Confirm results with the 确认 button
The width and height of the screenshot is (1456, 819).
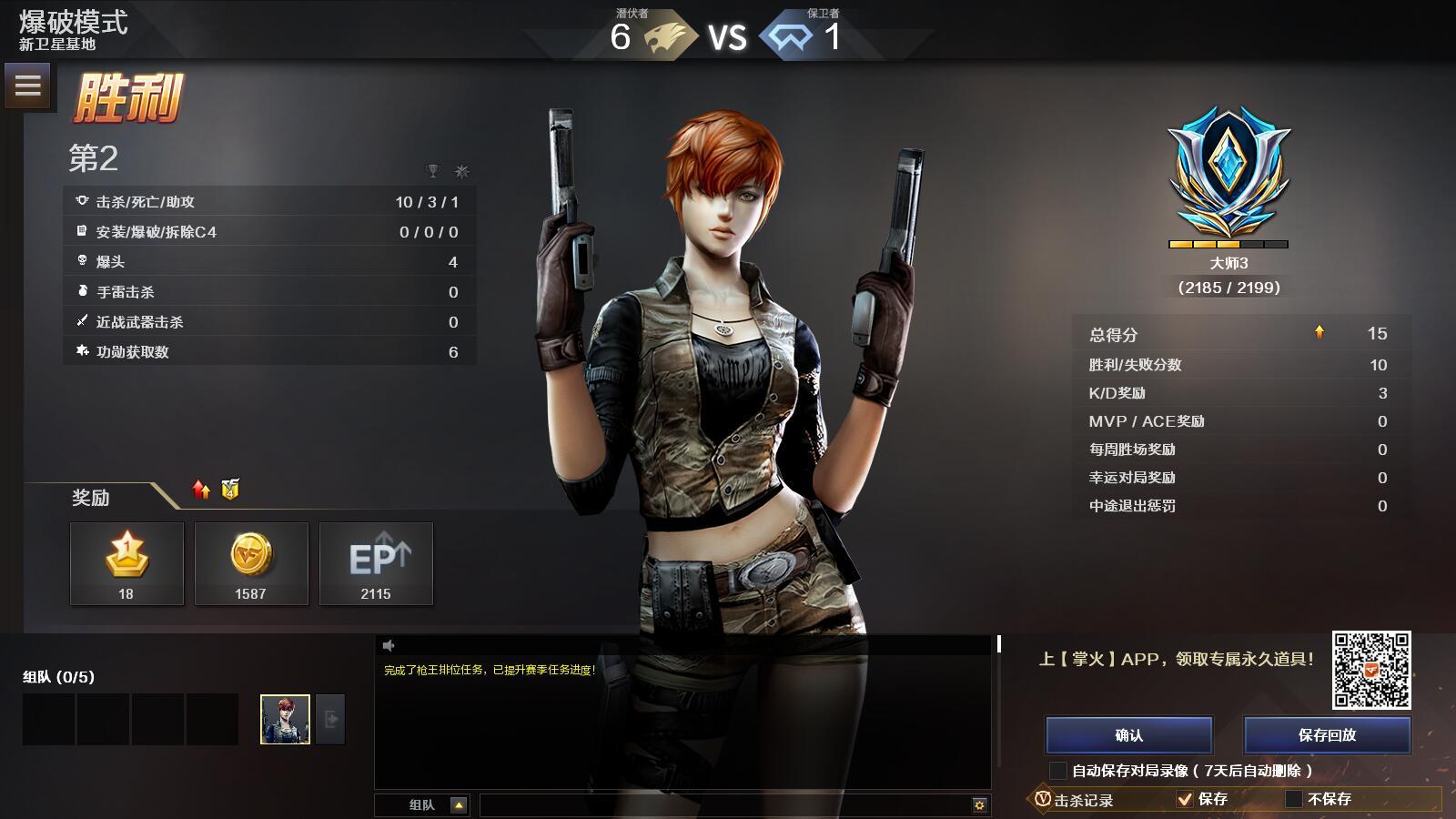tap(1128, 735)
